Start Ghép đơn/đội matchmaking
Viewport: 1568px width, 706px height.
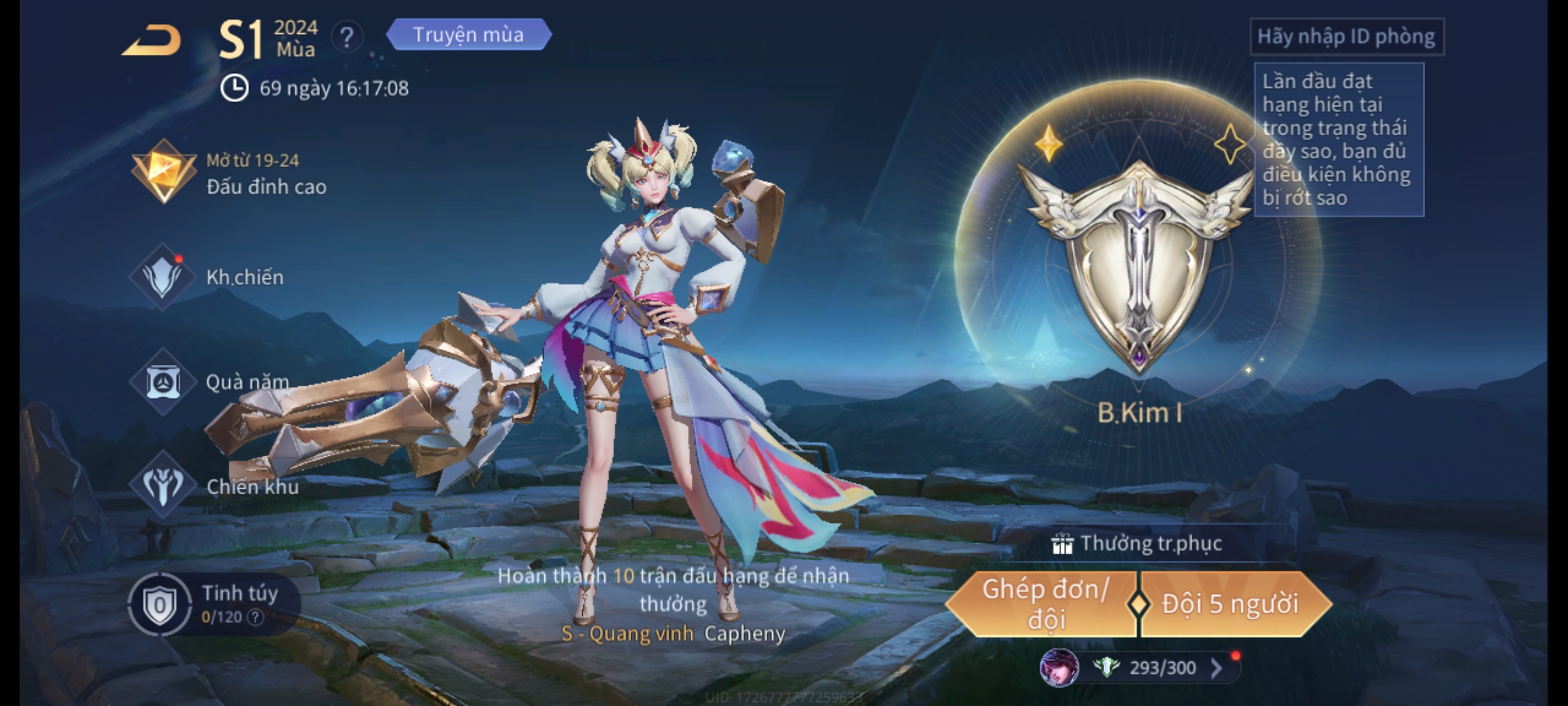[1044, 604]
